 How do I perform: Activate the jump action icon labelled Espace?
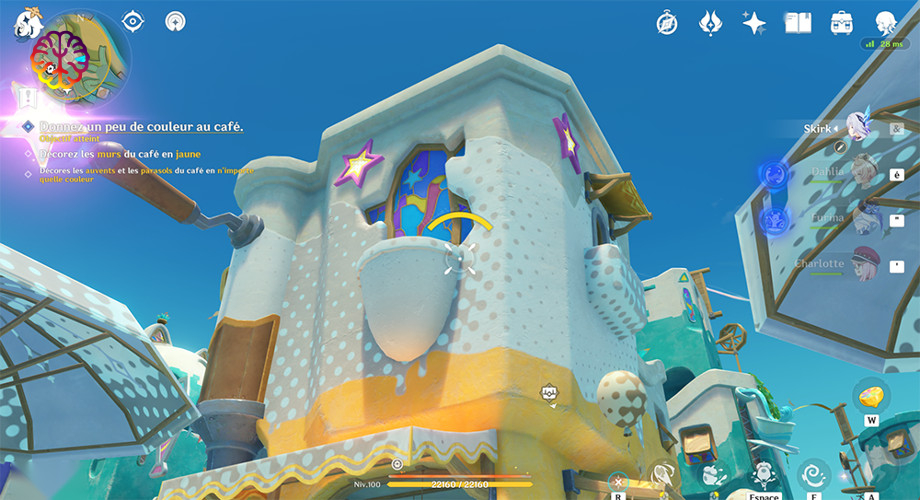[x=764, y=473]
